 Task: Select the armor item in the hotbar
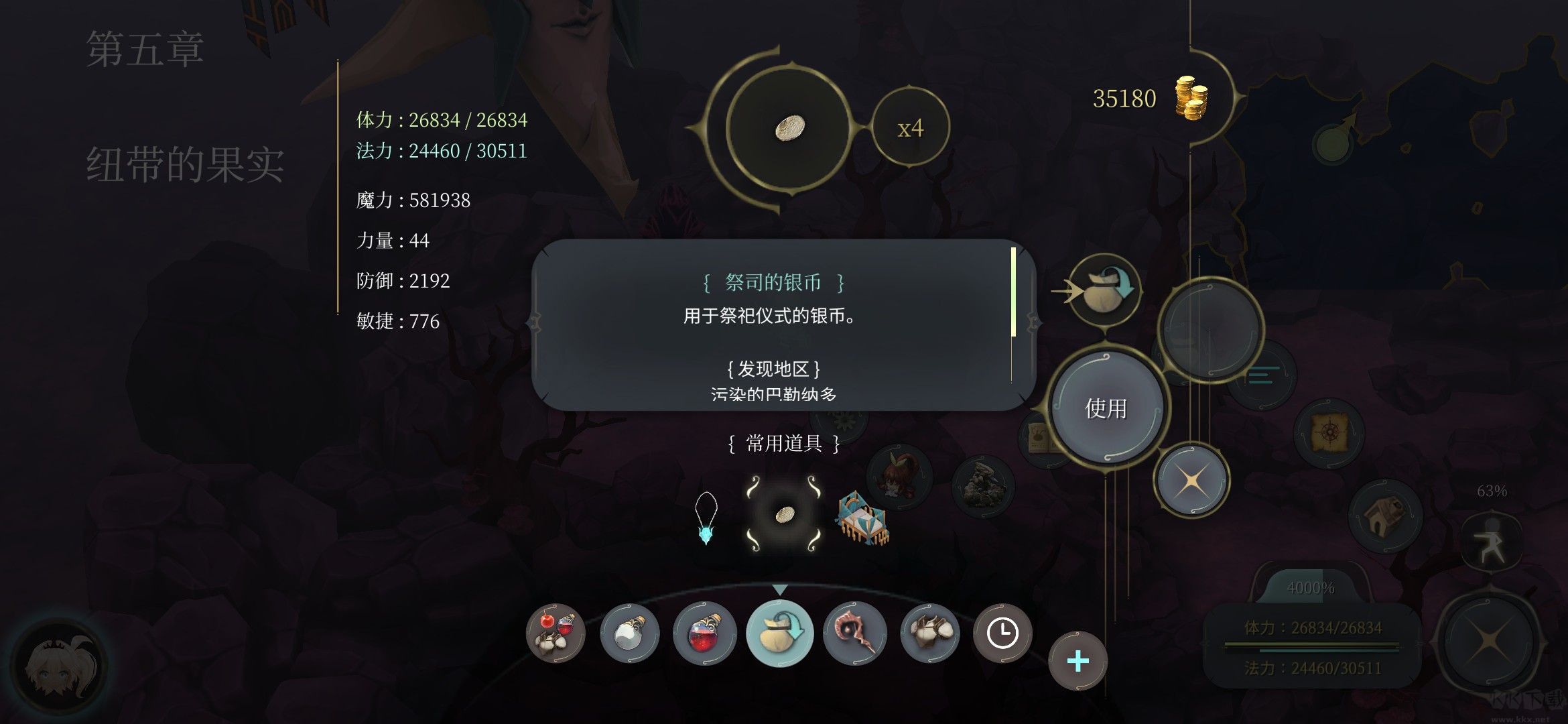pos(931,633)
